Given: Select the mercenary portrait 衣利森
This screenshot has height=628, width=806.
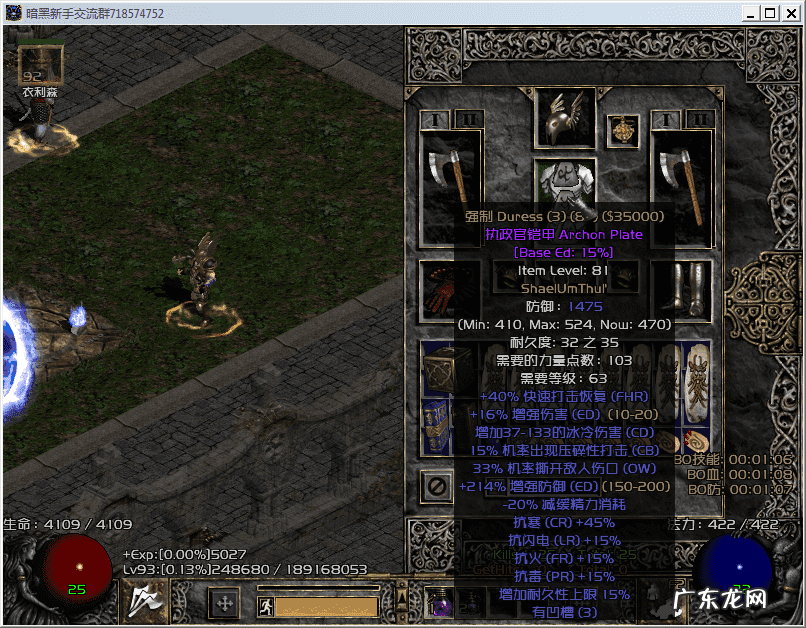Looking at the screenshot, I should (x=40, y=63).
